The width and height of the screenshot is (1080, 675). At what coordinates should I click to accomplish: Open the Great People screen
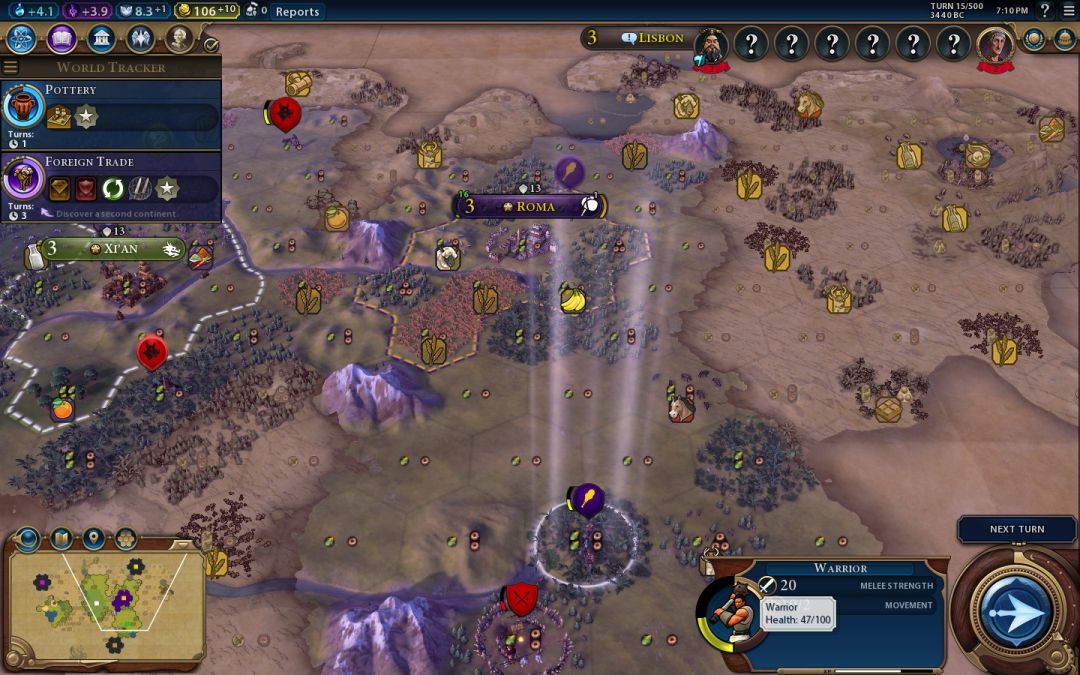point(140,39)
